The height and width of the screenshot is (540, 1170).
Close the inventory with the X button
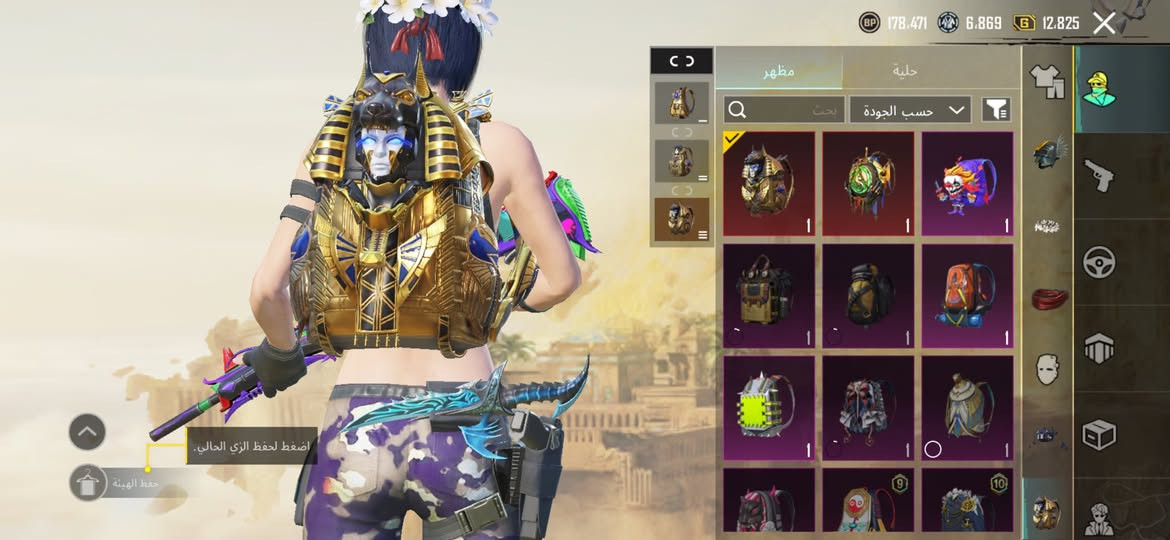(x=1103, y=24)
